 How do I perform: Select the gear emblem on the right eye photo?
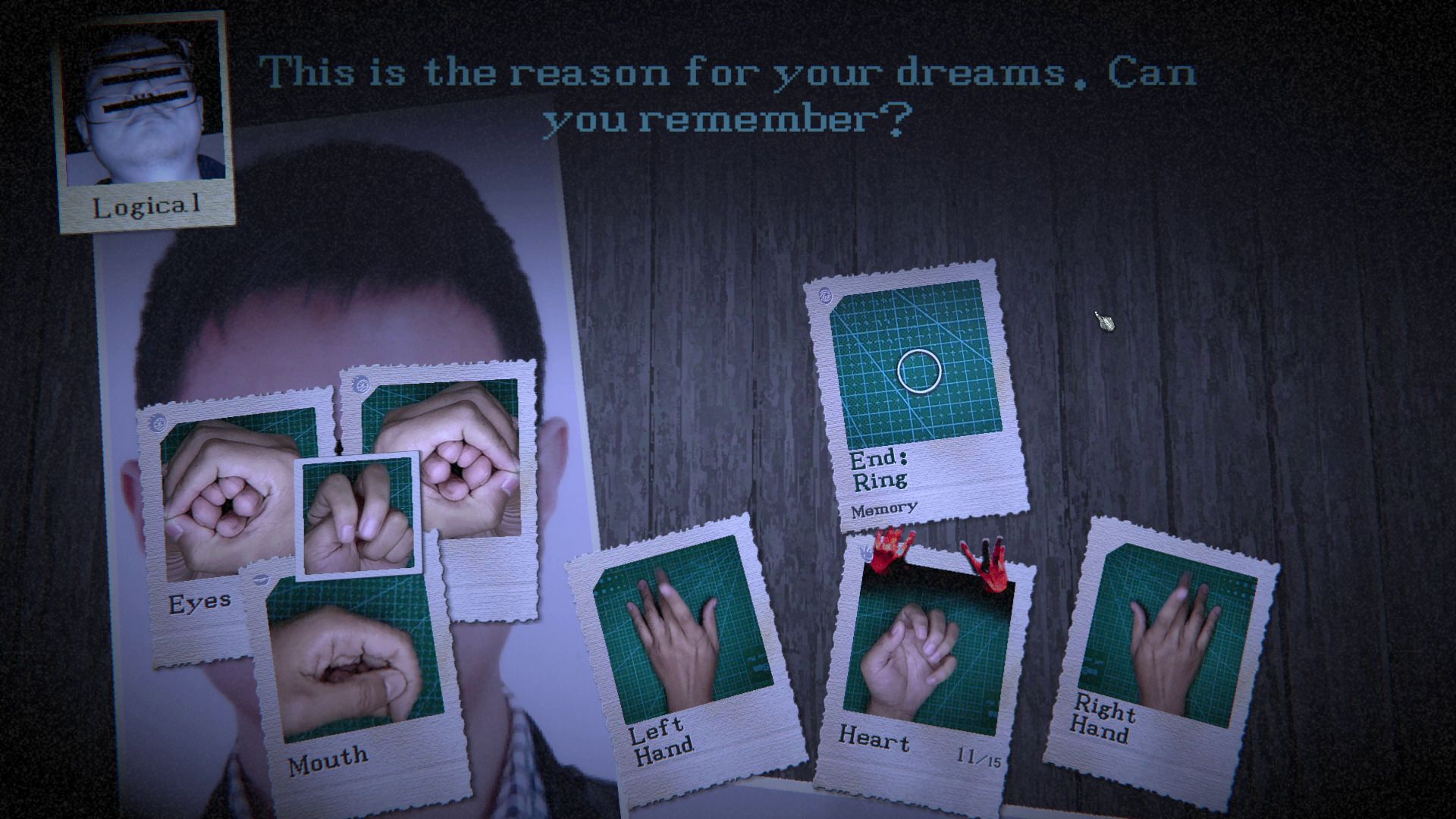point(362,385)
